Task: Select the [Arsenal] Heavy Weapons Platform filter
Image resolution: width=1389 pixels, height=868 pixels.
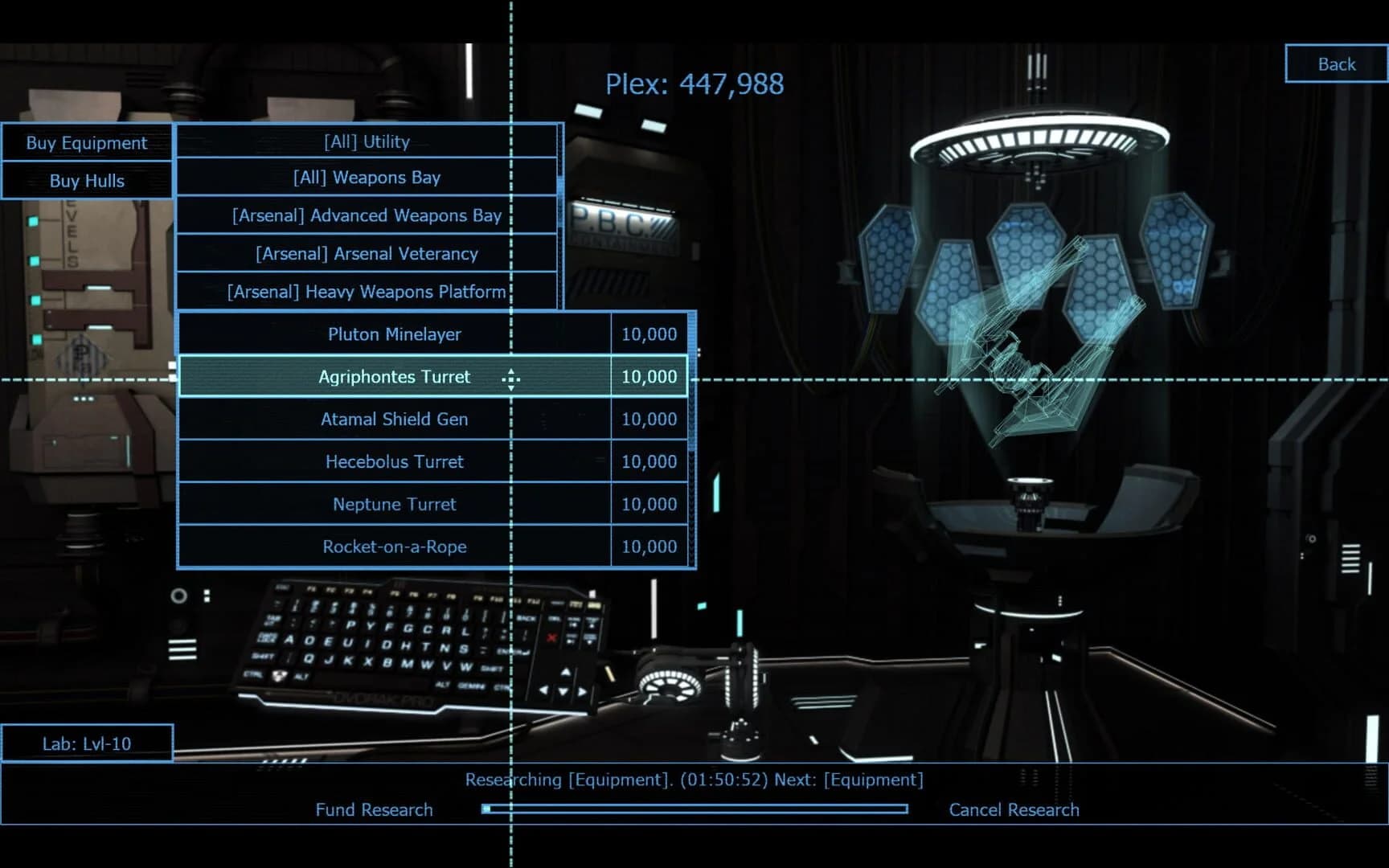Action: [366, 292]
